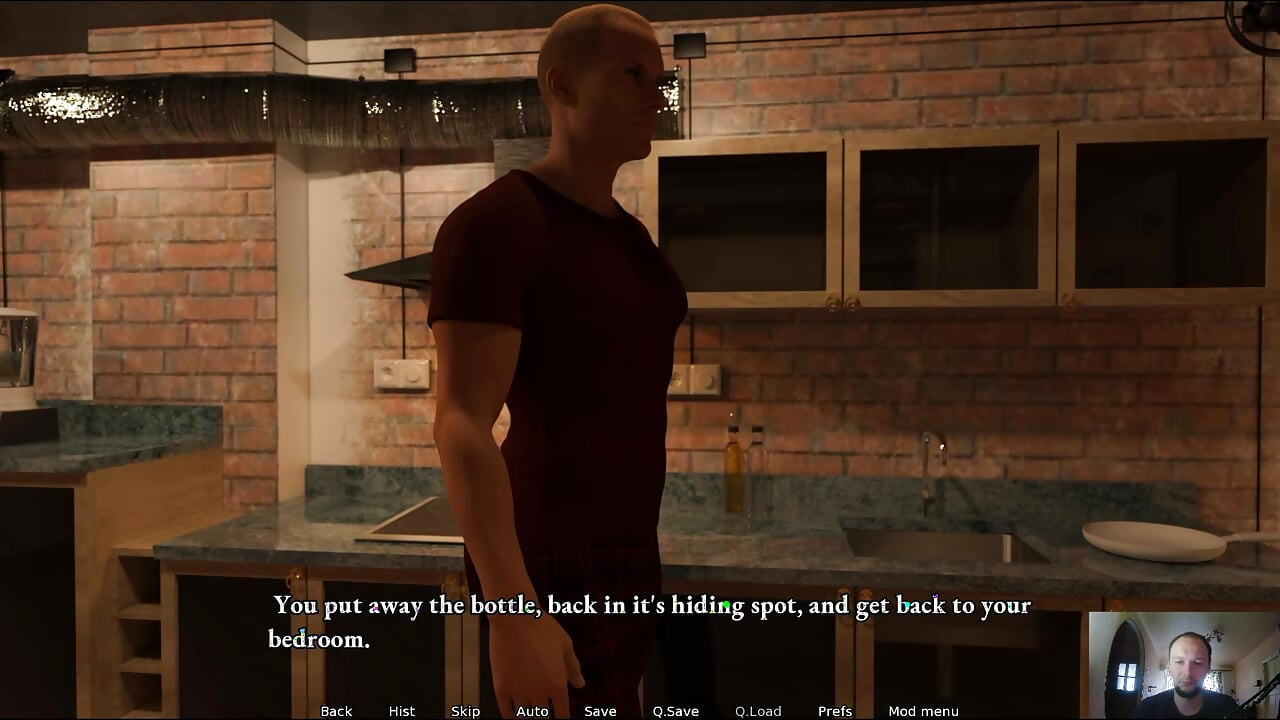Image resolution: width=1280 pixels, height=720 pixels.
Task: Open Mod menu for cheat options
Action: pos(922,710)
